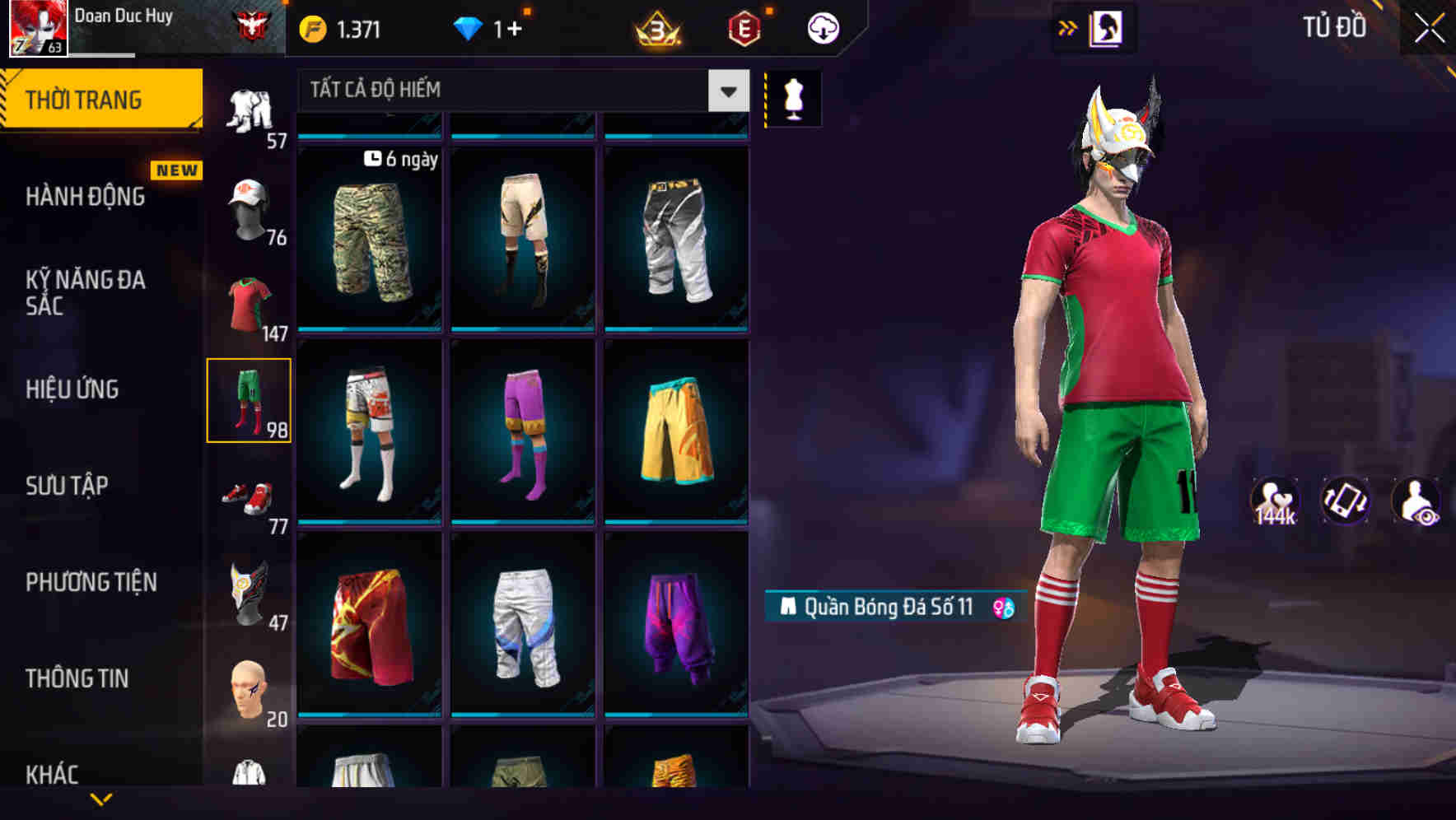Image resolution: width=1456 pixels, height=820 pixels.
Task: Toggle the gender icon next to Quần Bóng Đá Số 11
Action: pyautogui.click(x=1002, y=608)
